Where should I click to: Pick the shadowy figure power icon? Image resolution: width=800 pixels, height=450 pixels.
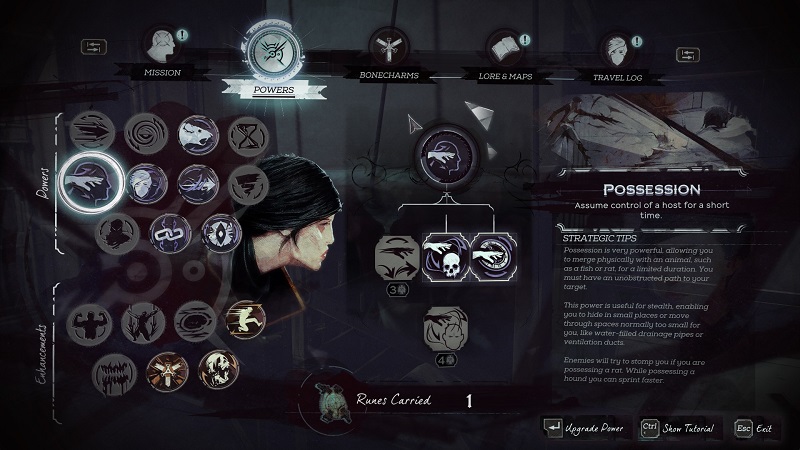(118, 232)
